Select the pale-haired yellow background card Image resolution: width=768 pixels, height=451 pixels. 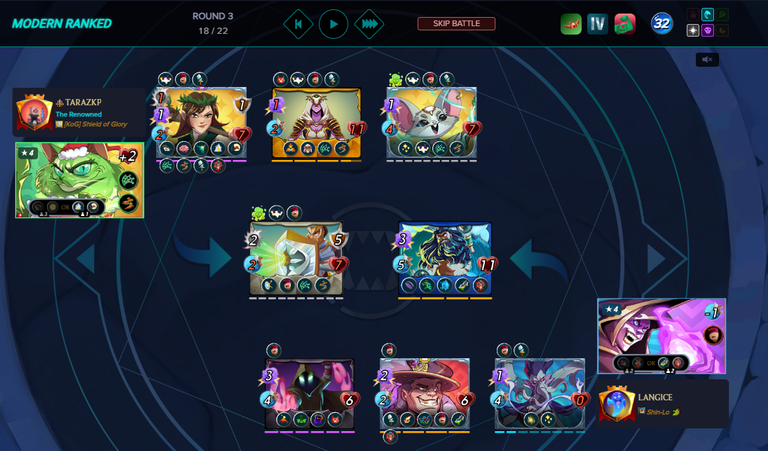coord(316,122)
